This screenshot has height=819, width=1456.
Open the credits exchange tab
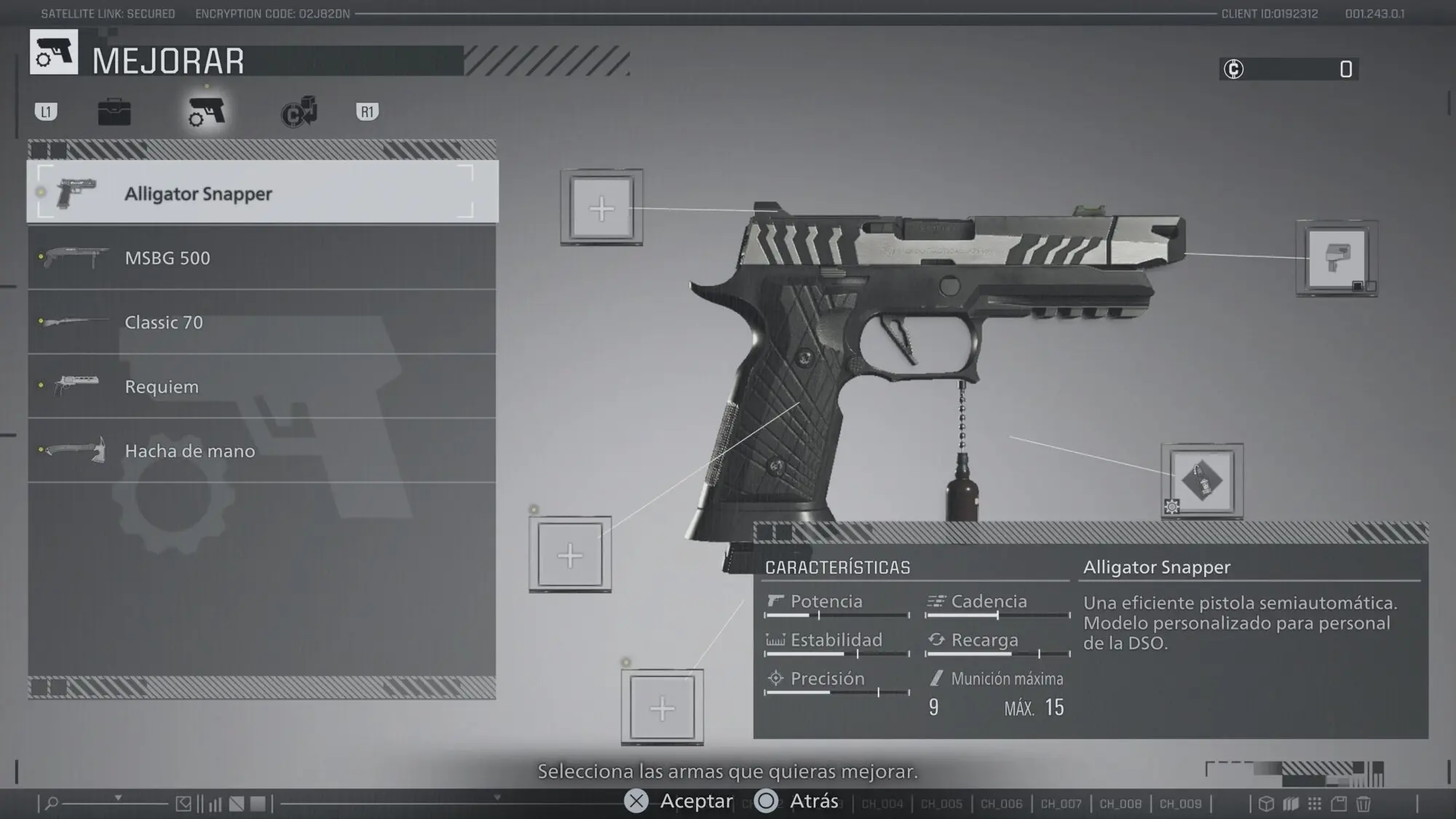click(299, 112)
